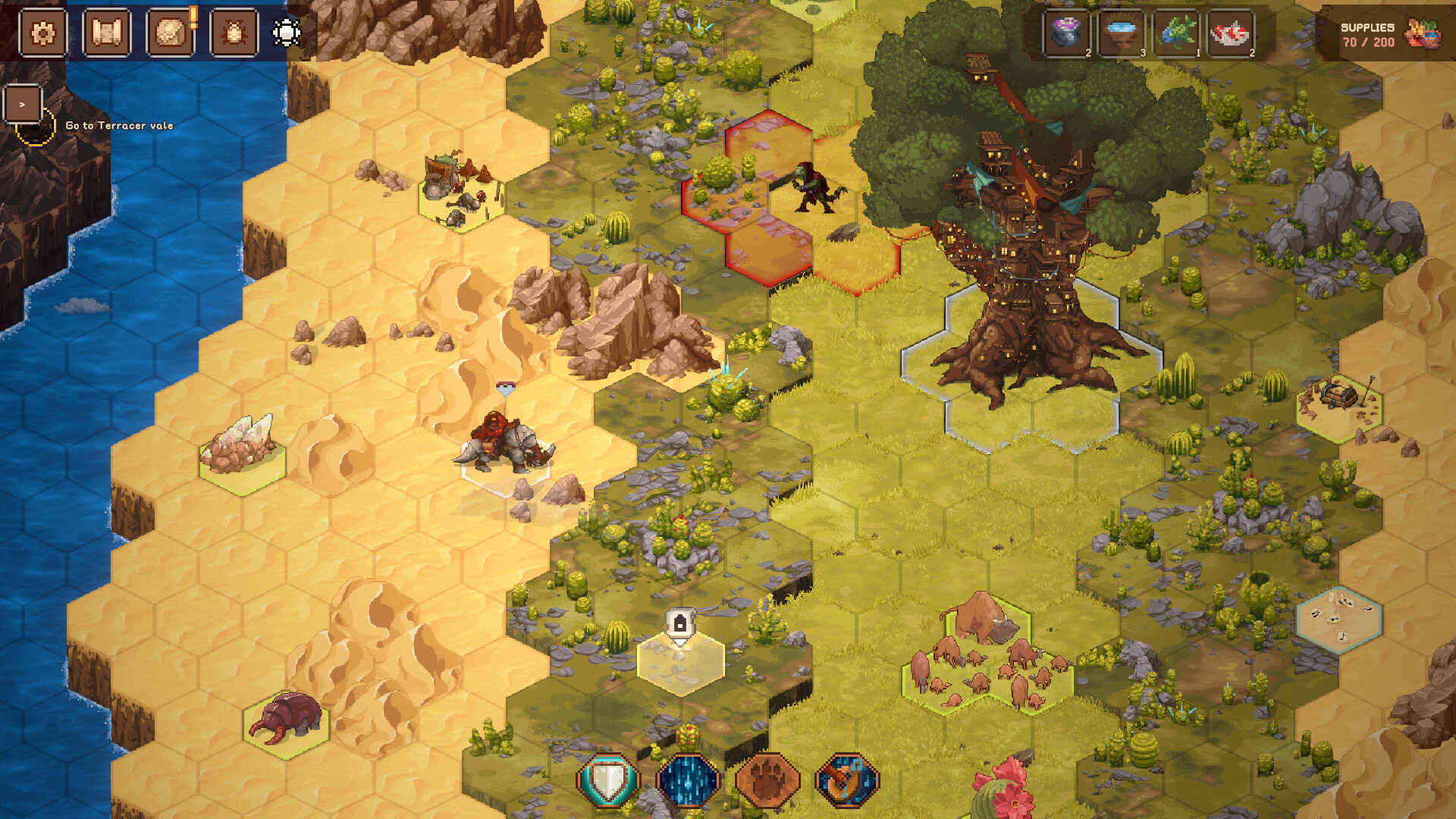
Task: Open the settings gear menu
Action: pos(43,33)
